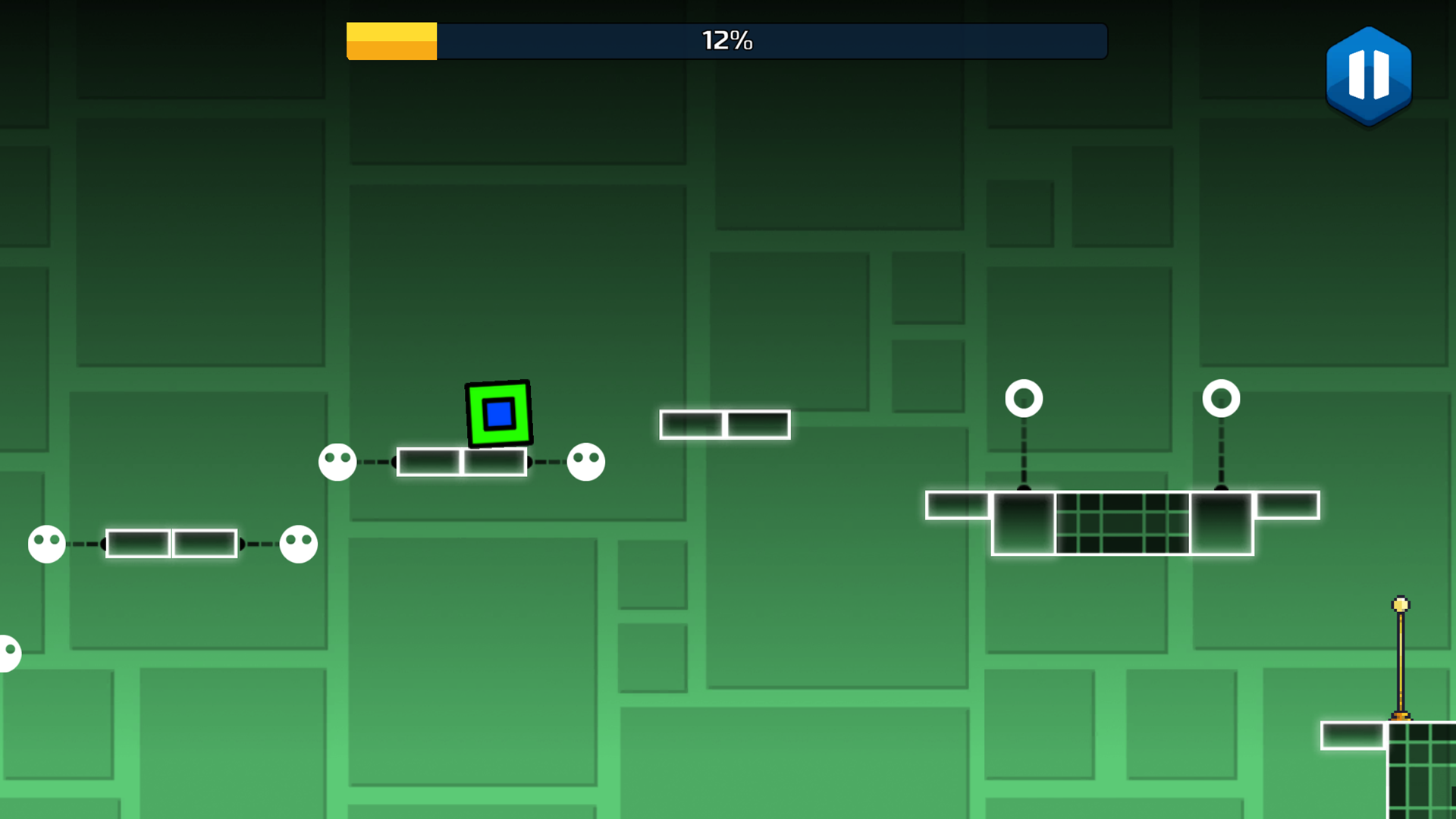Image resolution: width=1456 pixels, height=819 pixels.
Task: Click the 12% progress label
Action: pyautogui.click(x=726, y=39)
